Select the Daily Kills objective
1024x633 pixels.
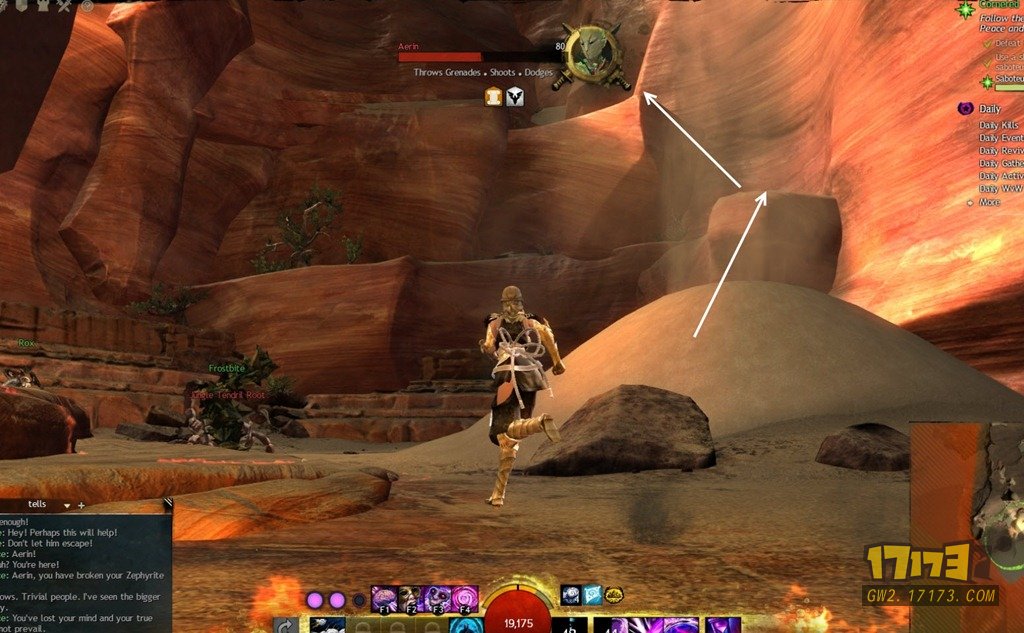click(998, 125)
